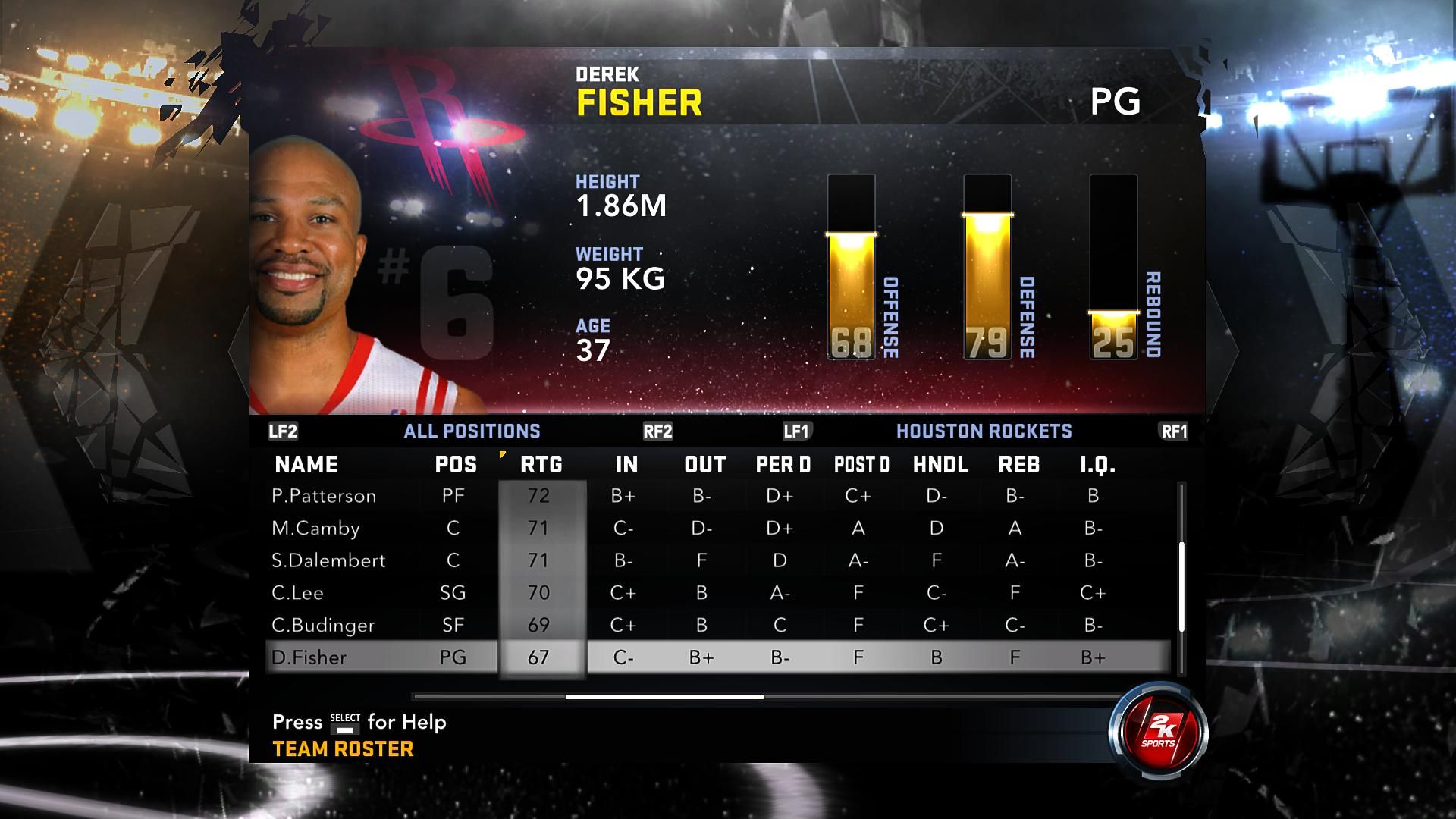1456x819 pixels.
Task: Click the roster list vertical scrollbar
Action: coord(1181,585)
